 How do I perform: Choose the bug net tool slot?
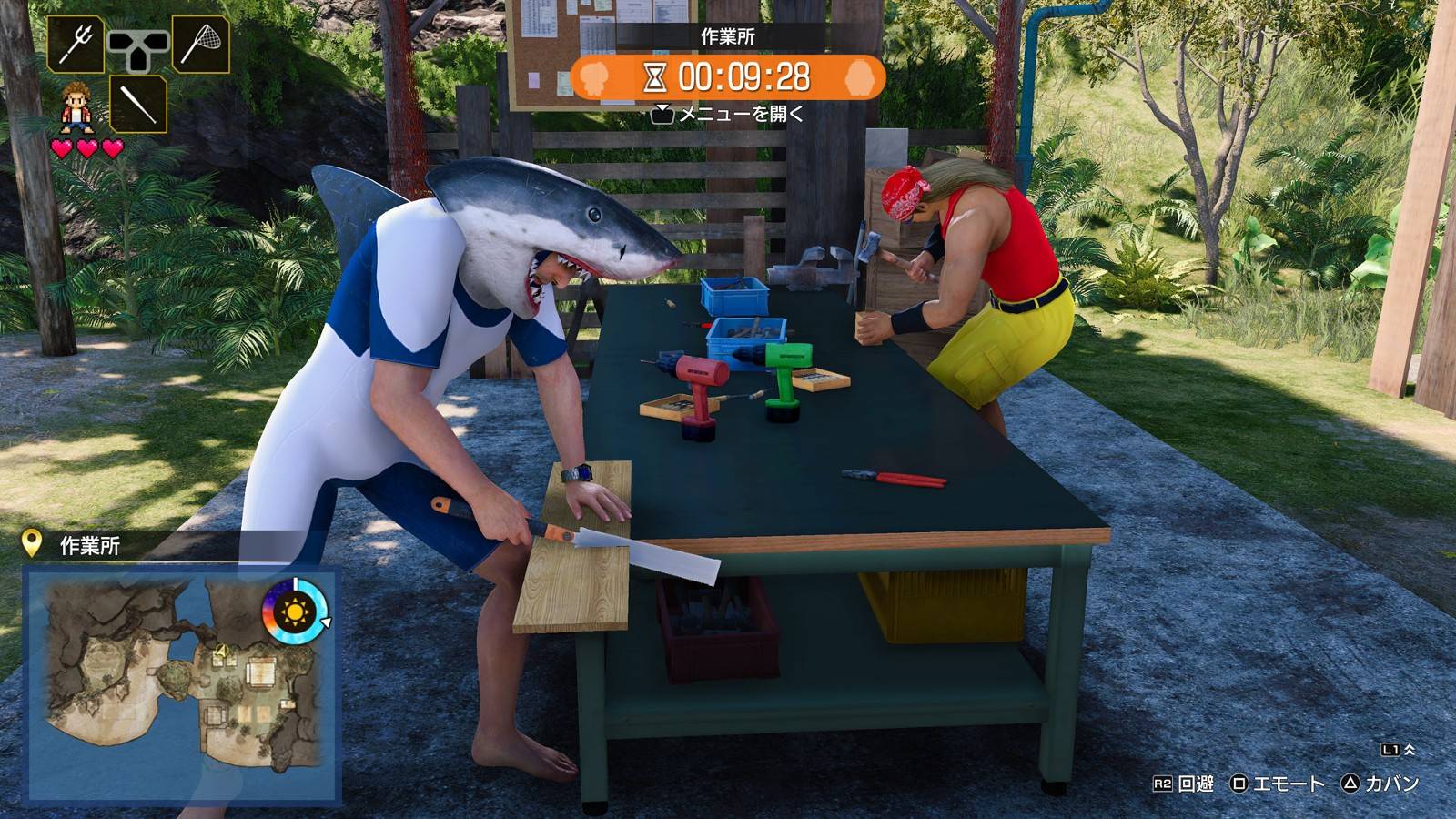[199, 44]
